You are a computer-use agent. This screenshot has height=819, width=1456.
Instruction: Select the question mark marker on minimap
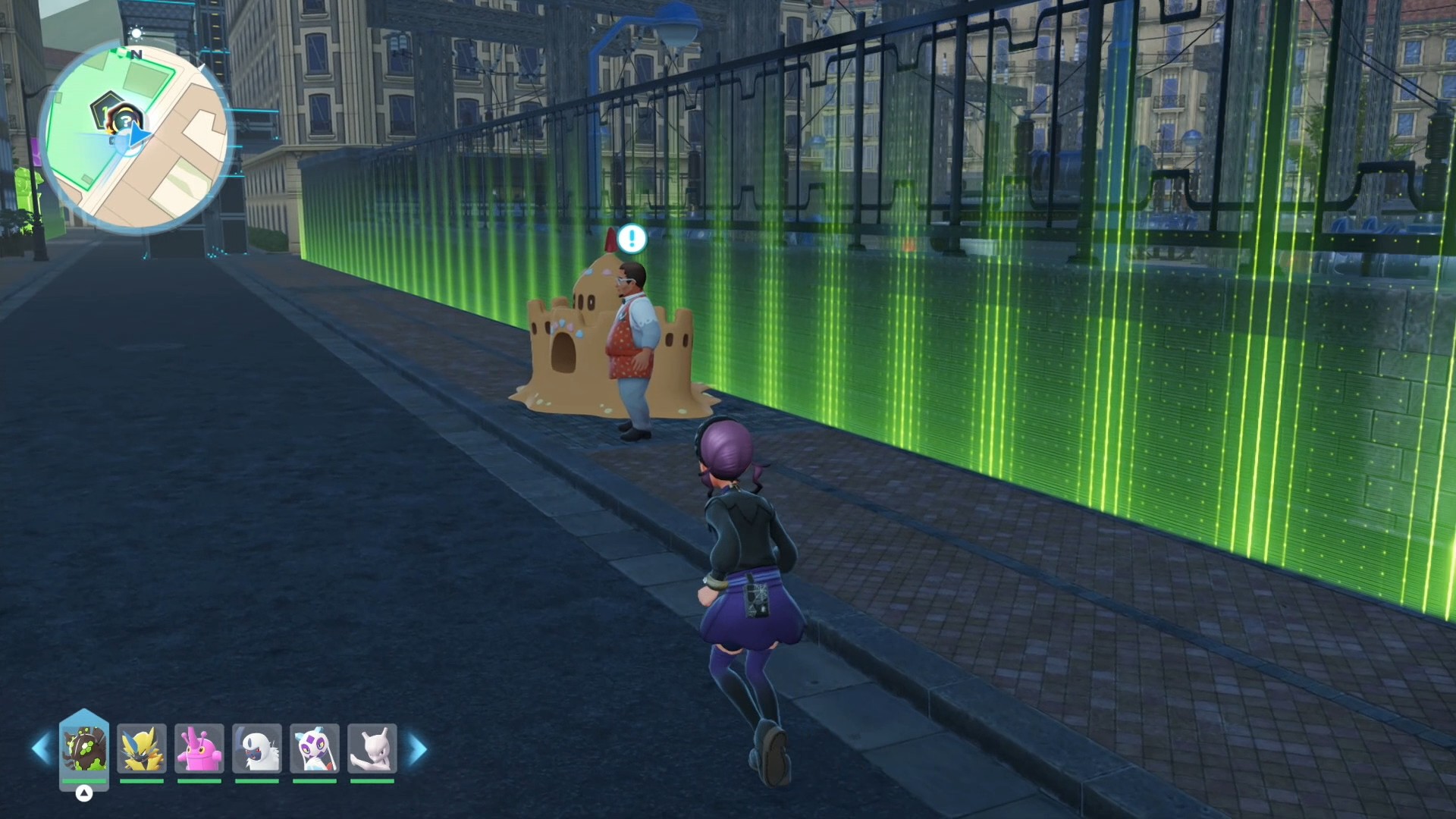click(x=124, y=121)
